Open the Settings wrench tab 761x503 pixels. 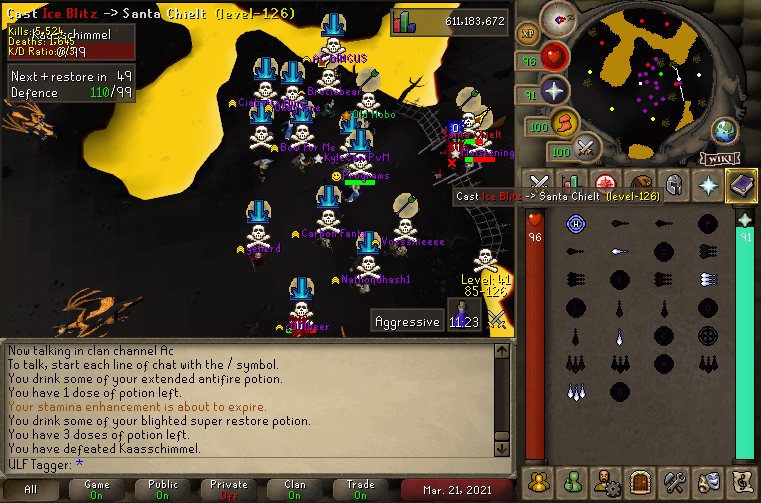[674, 481]
